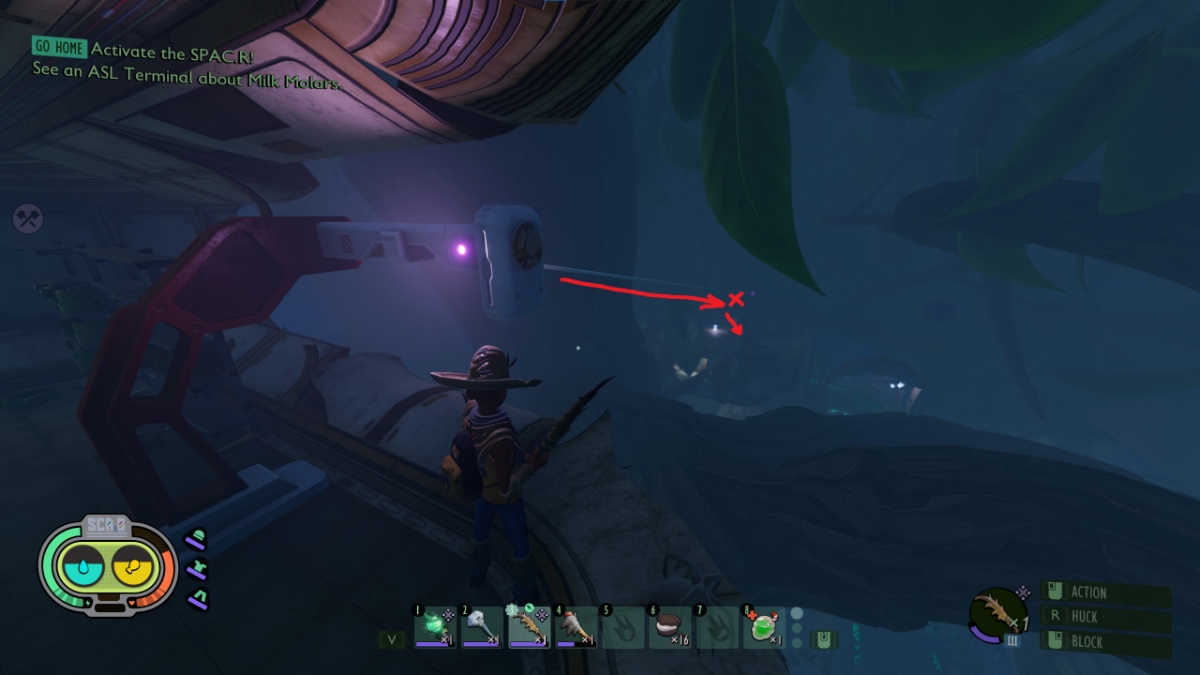1200x675 pixels.
Task: Check the chest armor durability icon
Action: click(x=197, y=570)
